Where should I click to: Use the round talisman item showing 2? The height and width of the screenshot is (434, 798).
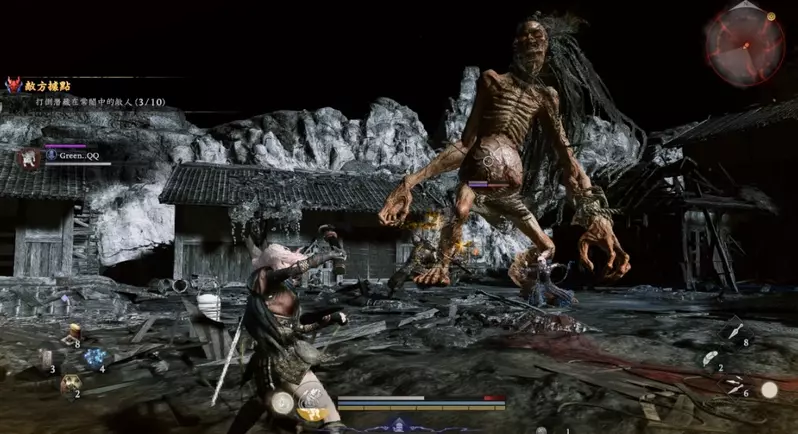point(71,384)
